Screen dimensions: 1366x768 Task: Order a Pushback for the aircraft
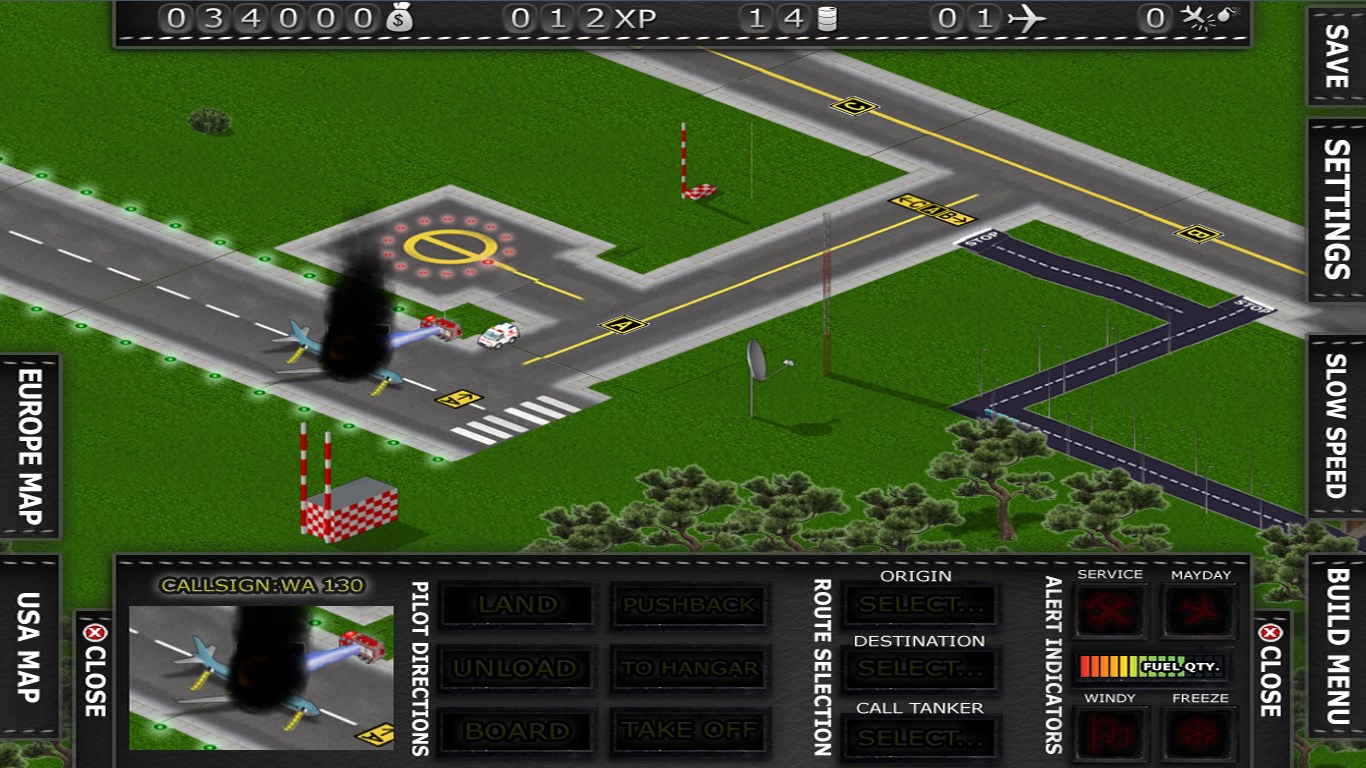[690, 605]
